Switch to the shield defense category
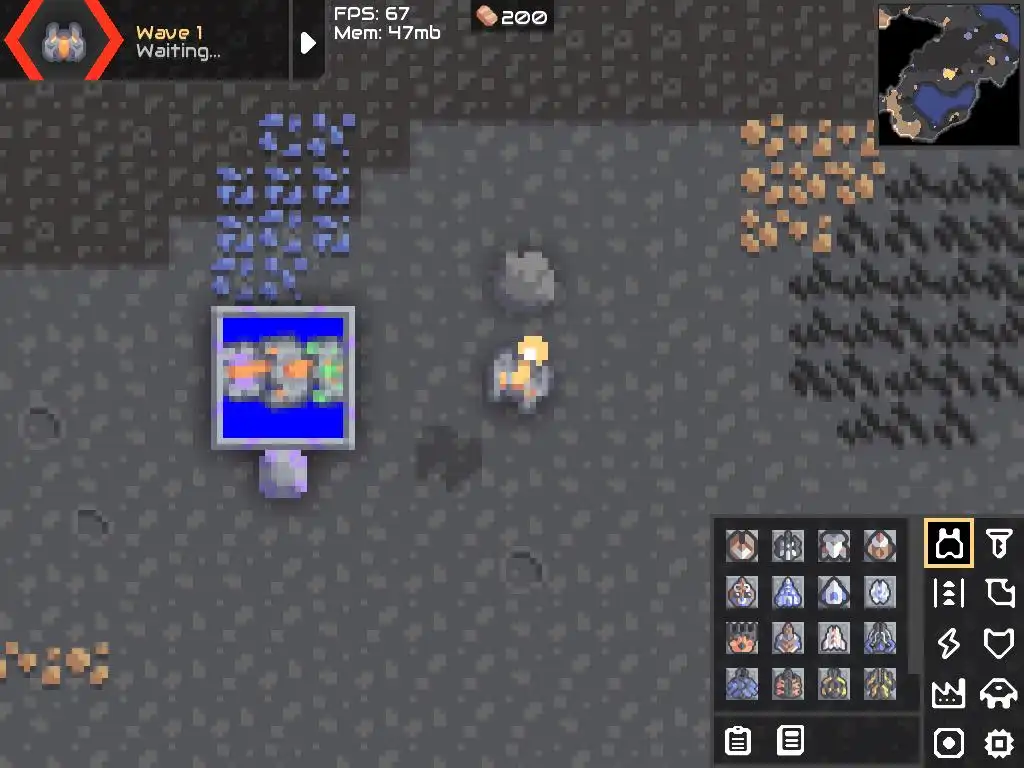Image resolution: width=1024 pixels, height=768 pixels. pyautogui.click(x=998, y=643)
